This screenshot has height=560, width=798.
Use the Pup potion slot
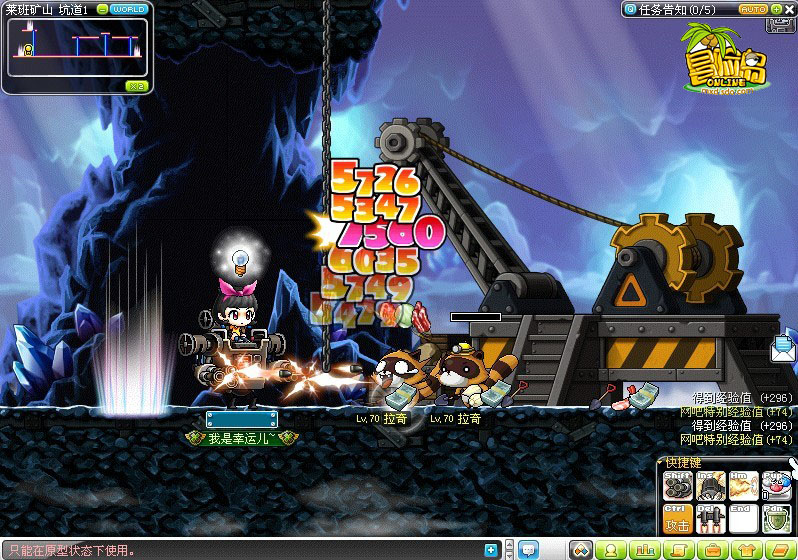click(x=776, y=486)
